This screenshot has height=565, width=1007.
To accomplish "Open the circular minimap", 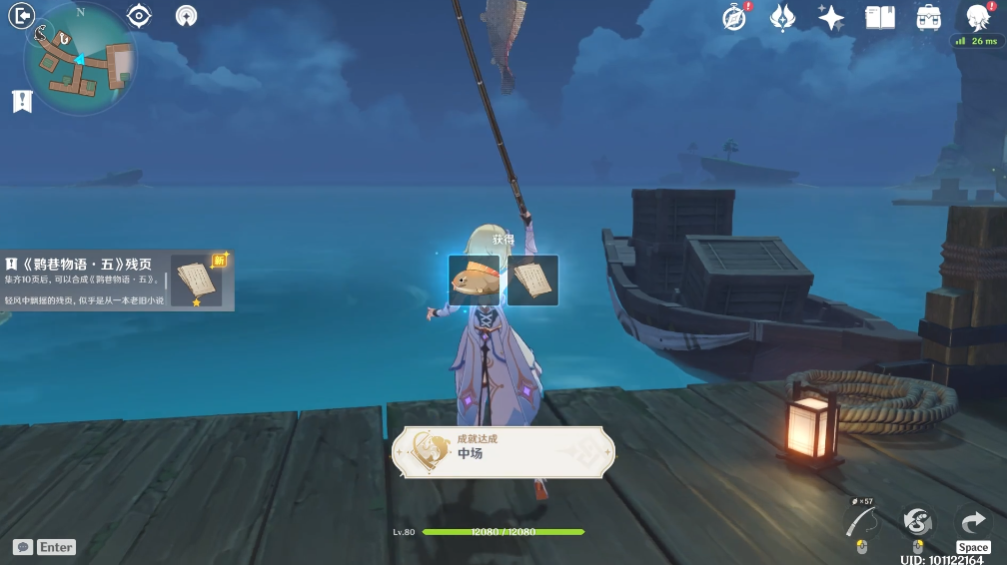I will [80, 58].
